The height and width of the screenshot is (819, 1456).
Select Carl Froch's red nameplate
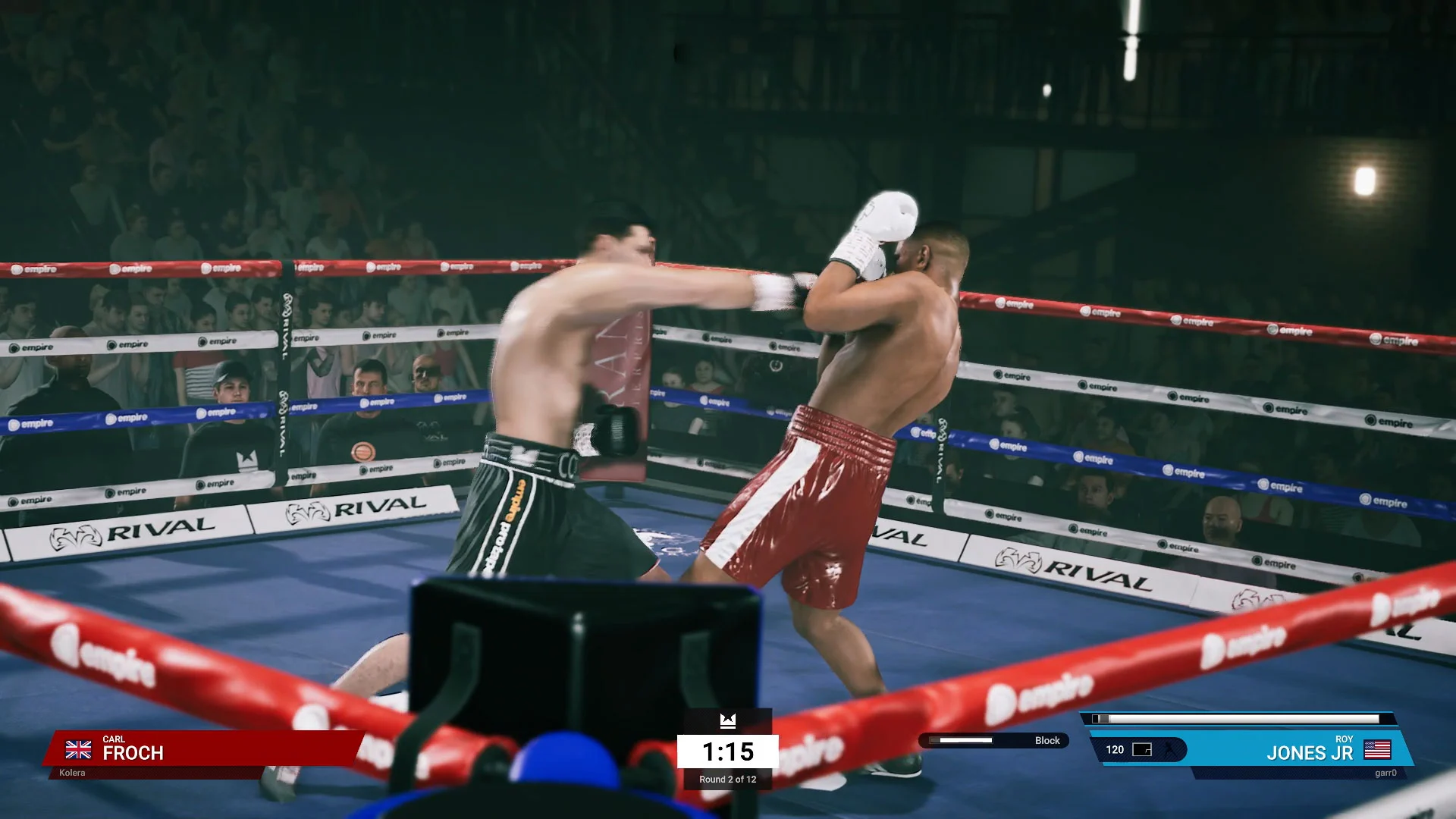click(x=205, y=748)
